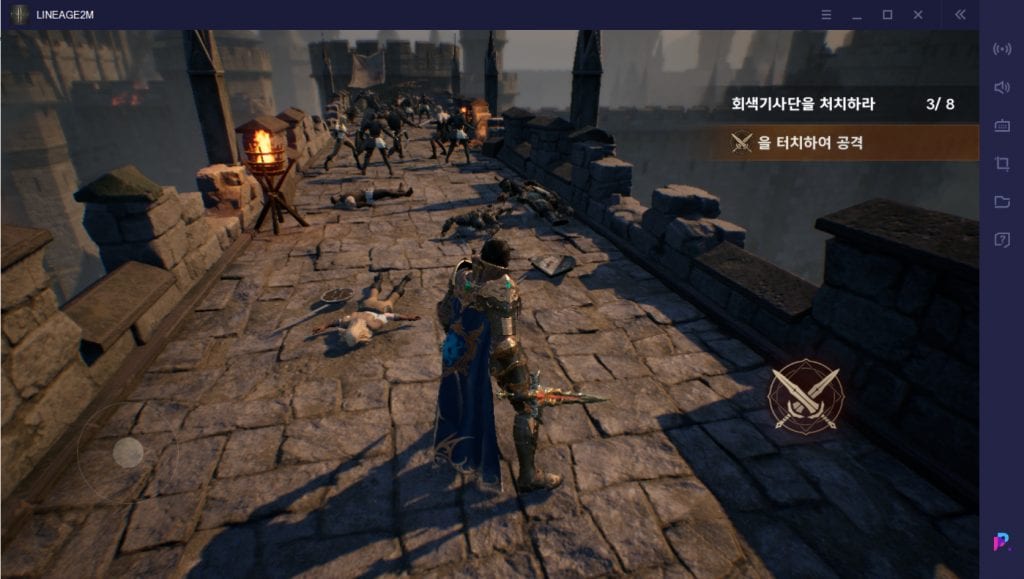Open the emulator keyboard mapping icon

point(1001,125)
